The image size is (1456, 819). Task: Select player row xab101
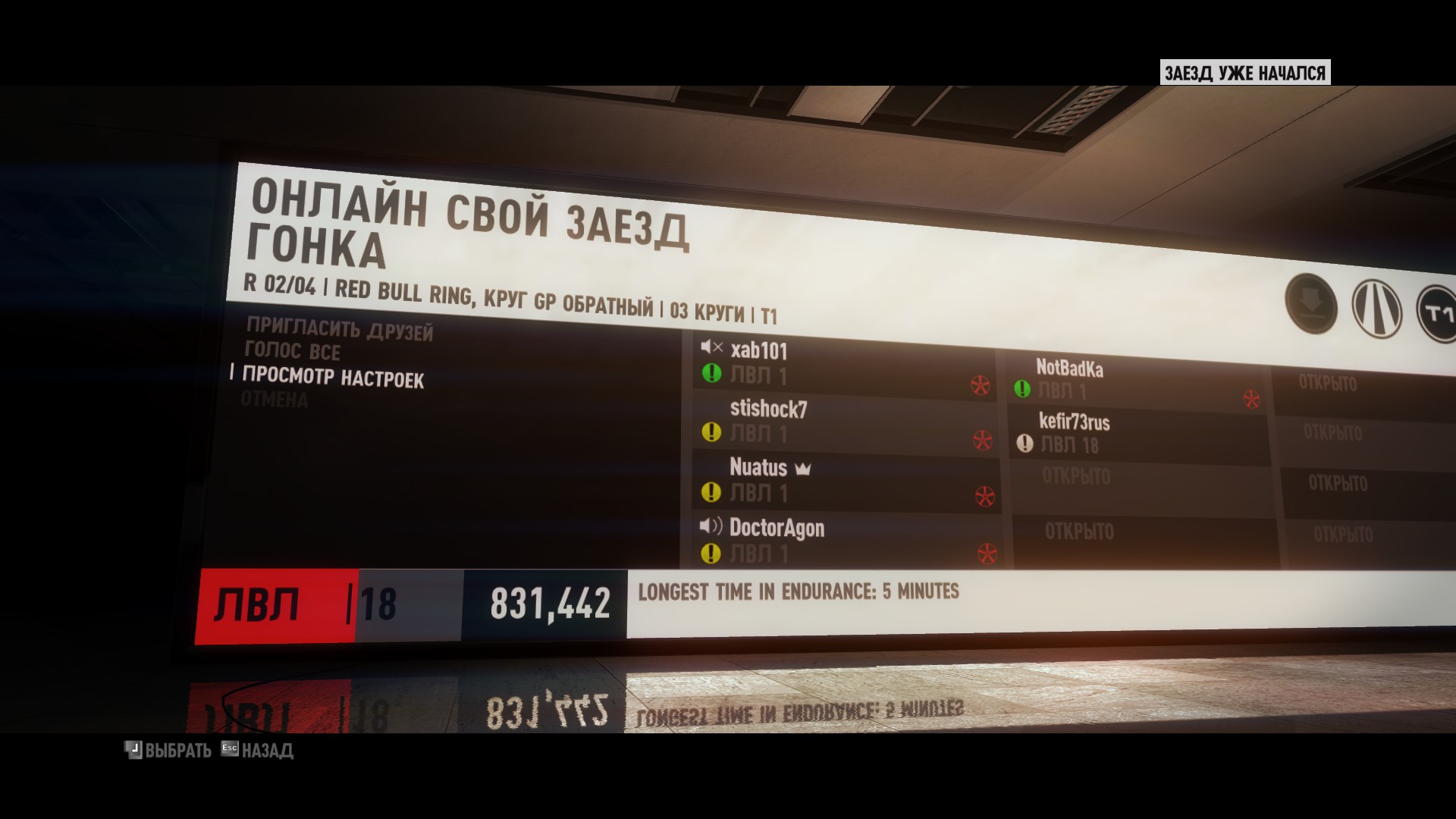click(842, 364)
